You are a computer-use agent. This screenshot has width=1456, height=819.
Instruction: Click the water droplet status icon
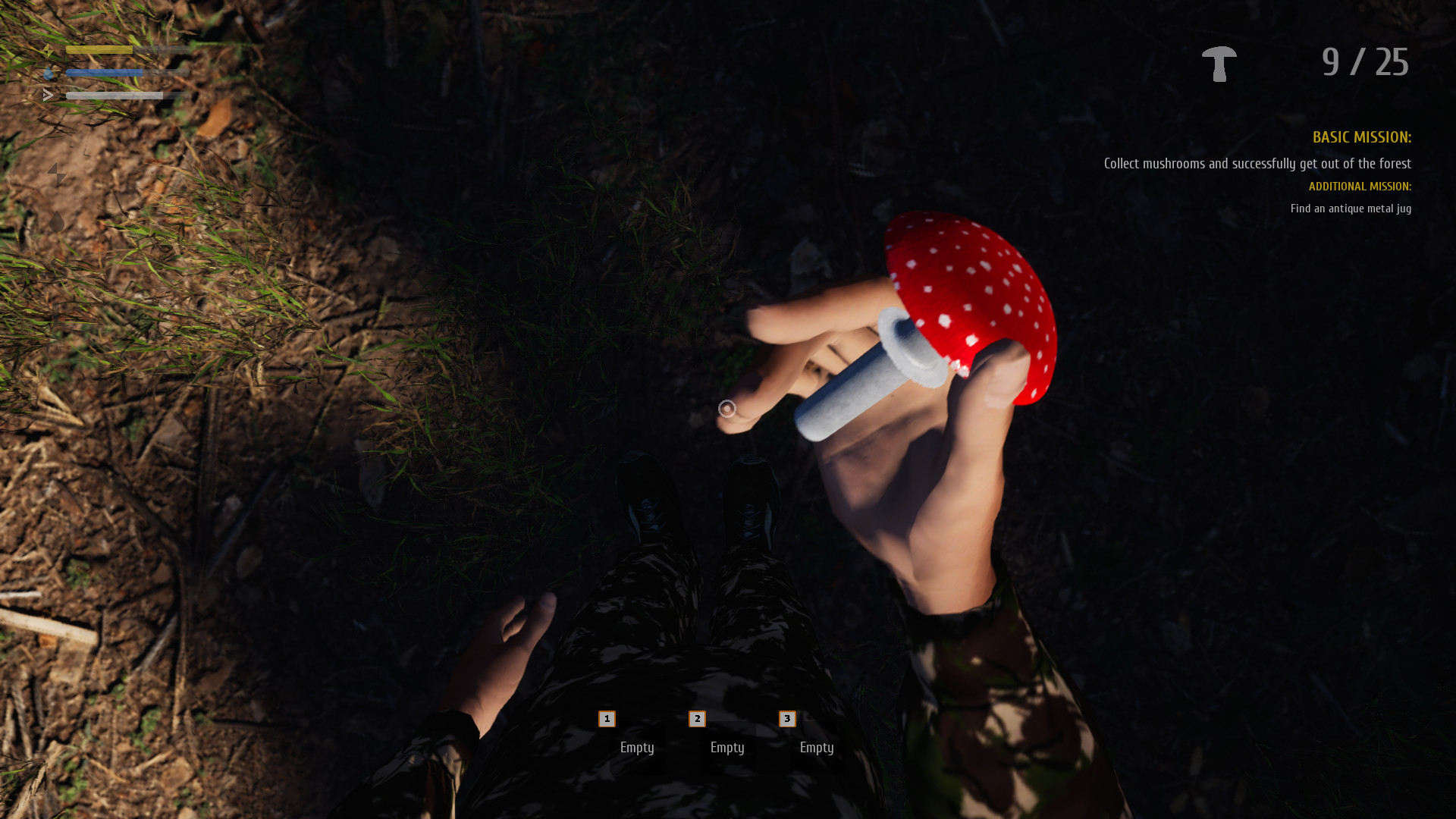57,222
